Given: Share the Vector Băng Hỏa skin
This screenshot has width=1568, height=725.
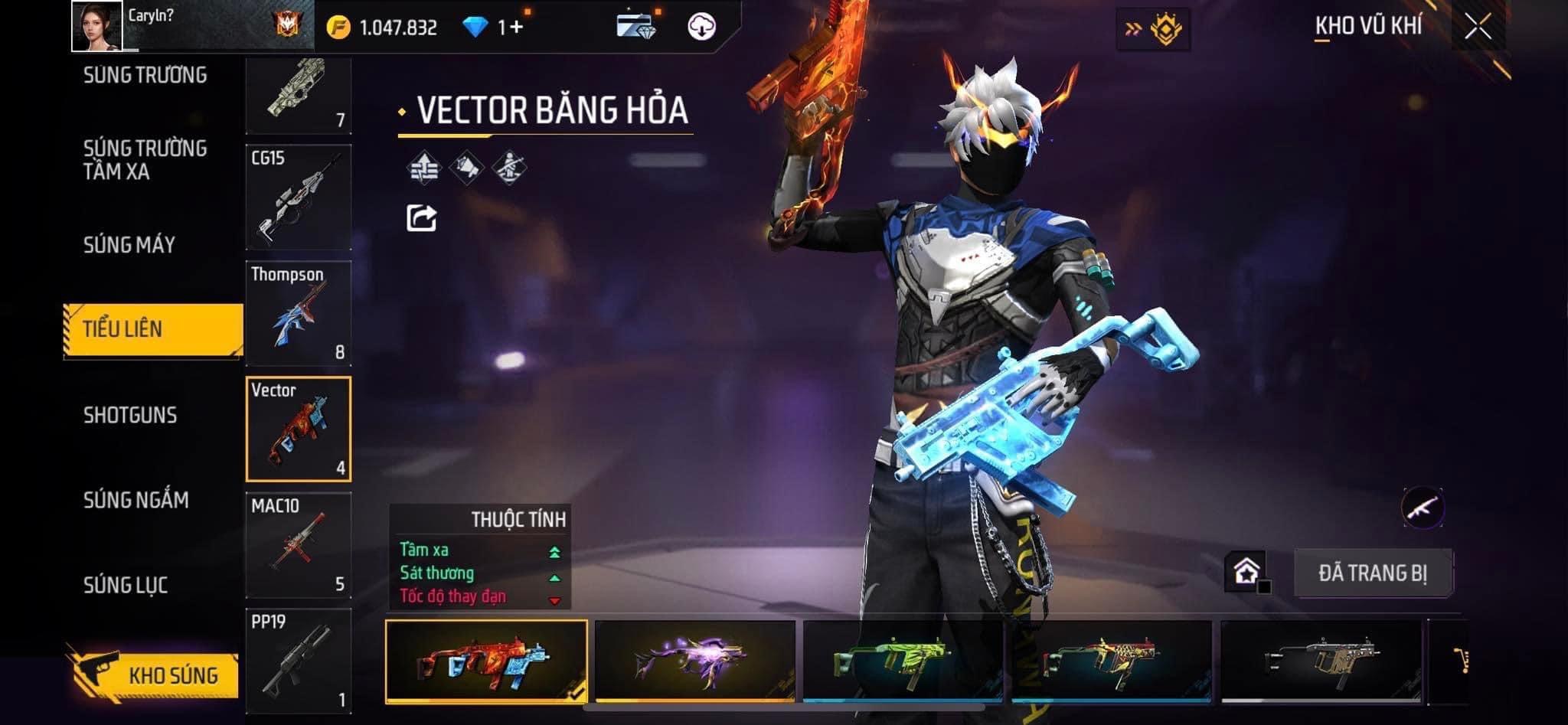Looking at the screenshot, I should click(x=421, y=218).
